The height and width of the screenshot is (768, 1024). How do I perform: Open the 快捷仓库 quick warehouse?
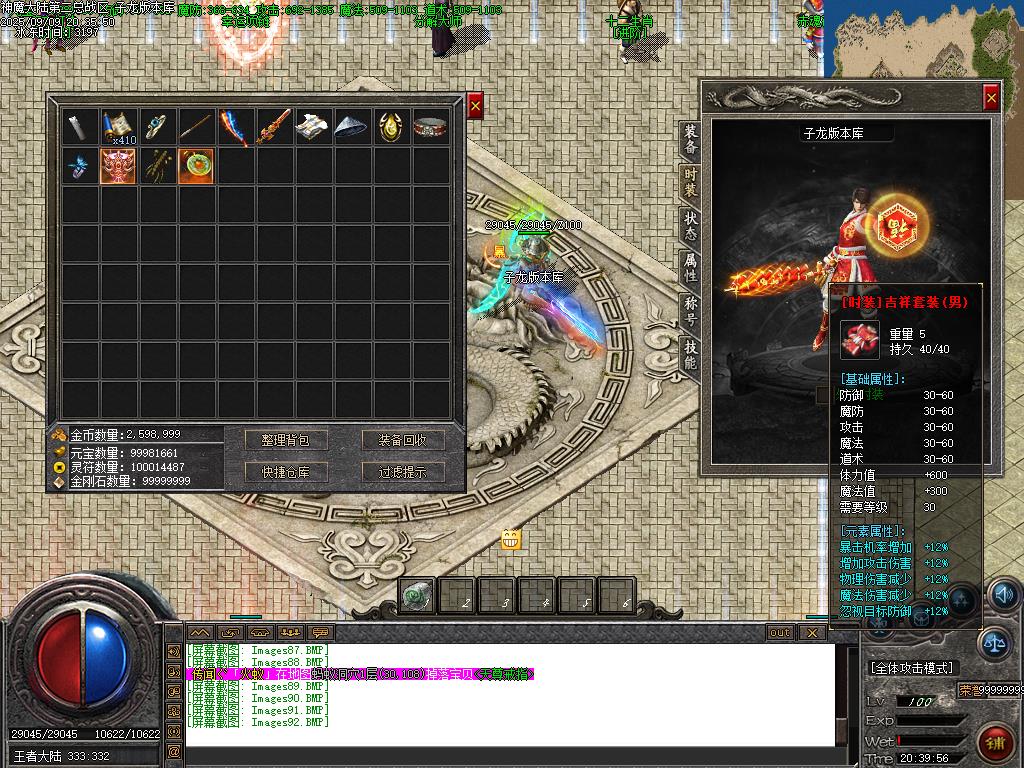pyautogui.click(x=286, y=472)
